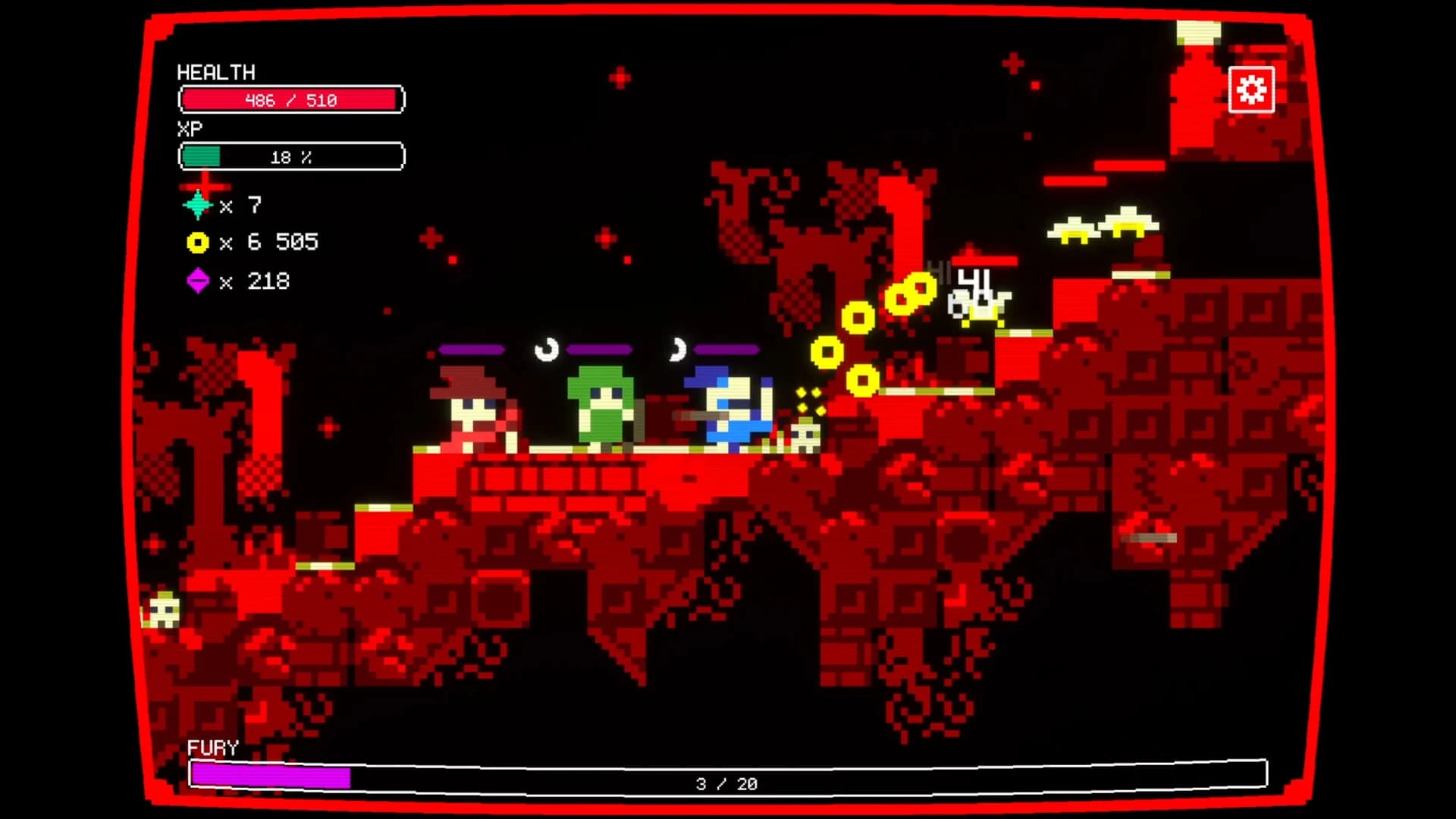Screen dimensions: 1456x819
Task: Click the HEALTH bar showing 486/510
Action: (292, 99)
